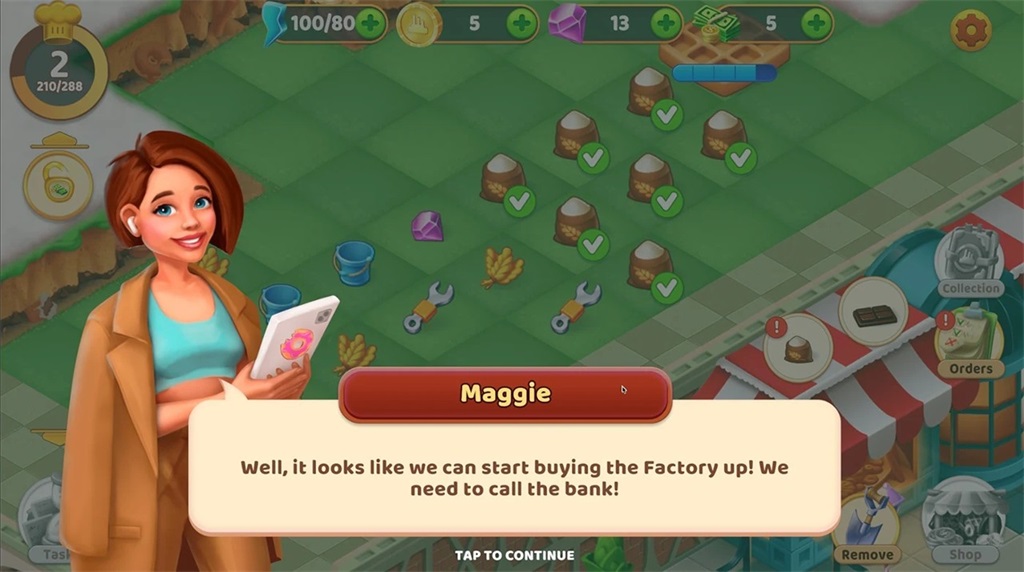The image size is (1024, 572).
Task: Buy more gold coins via plus button
Action: pyautogui.click(x=521, y=23)
